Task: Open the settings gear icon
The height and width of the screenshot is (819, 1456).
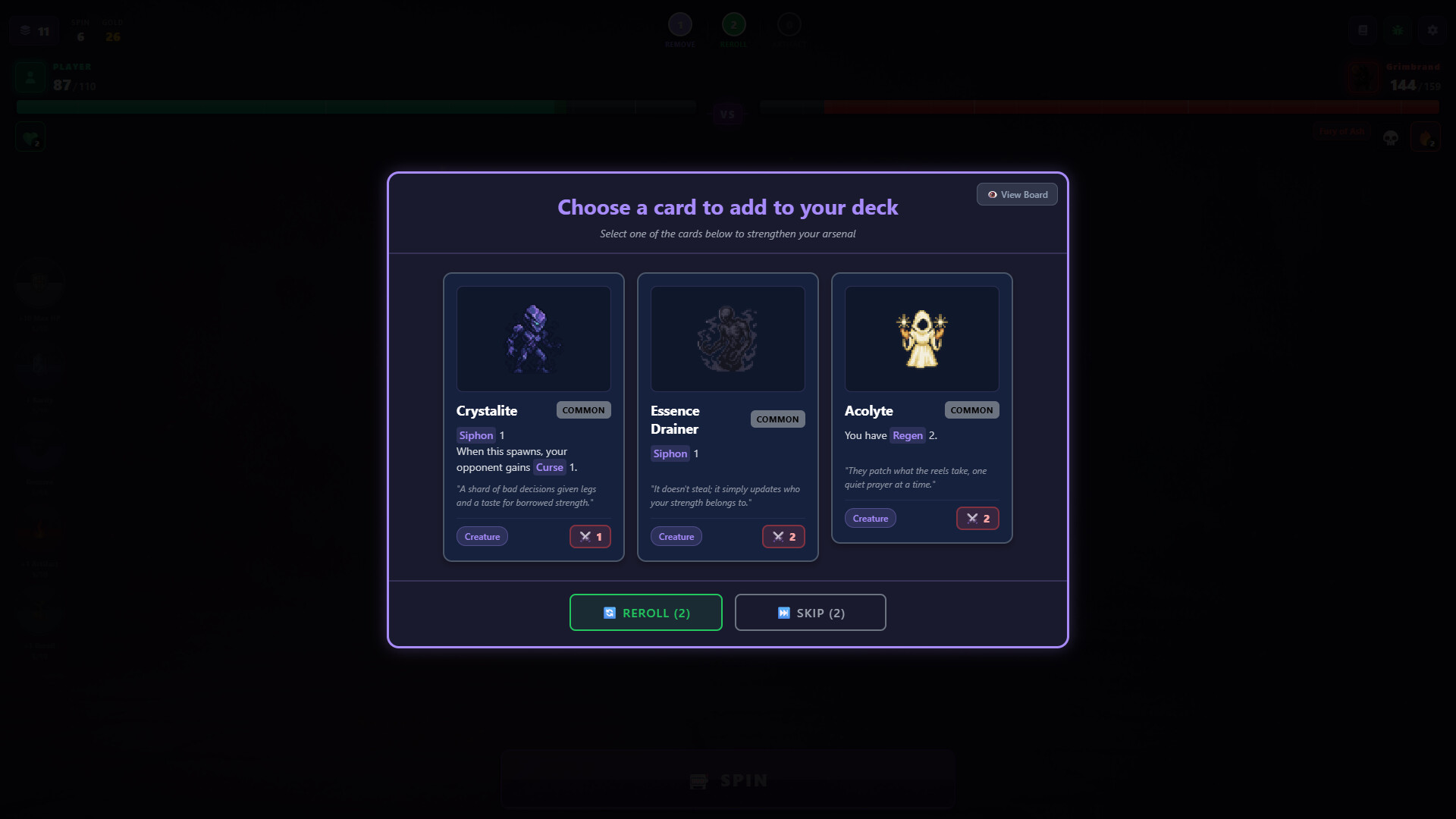Action: pos(1432,30)
